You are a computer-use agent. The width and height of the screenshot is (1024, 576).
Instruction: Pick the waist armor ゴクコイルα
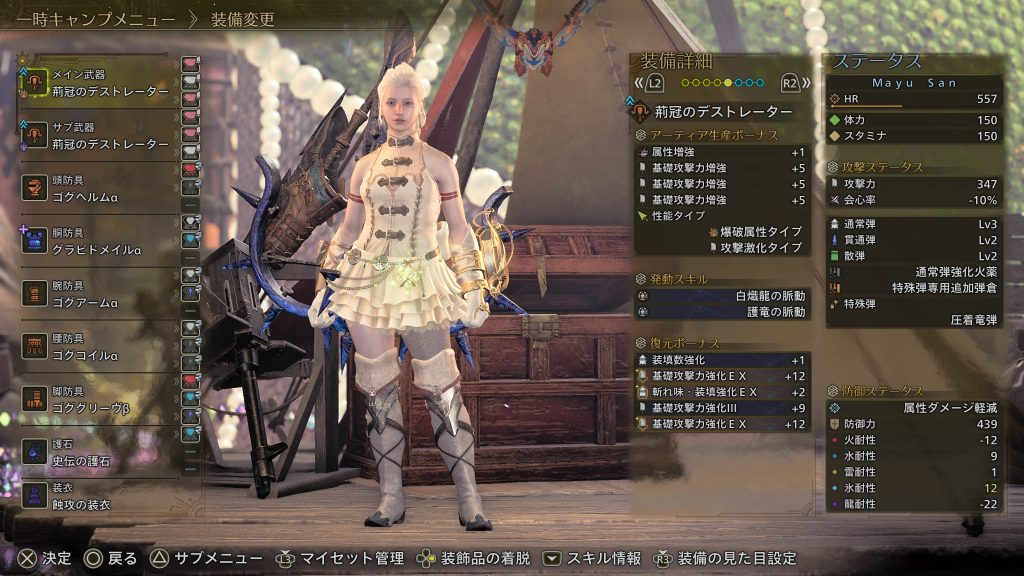(x=100, y=348)
